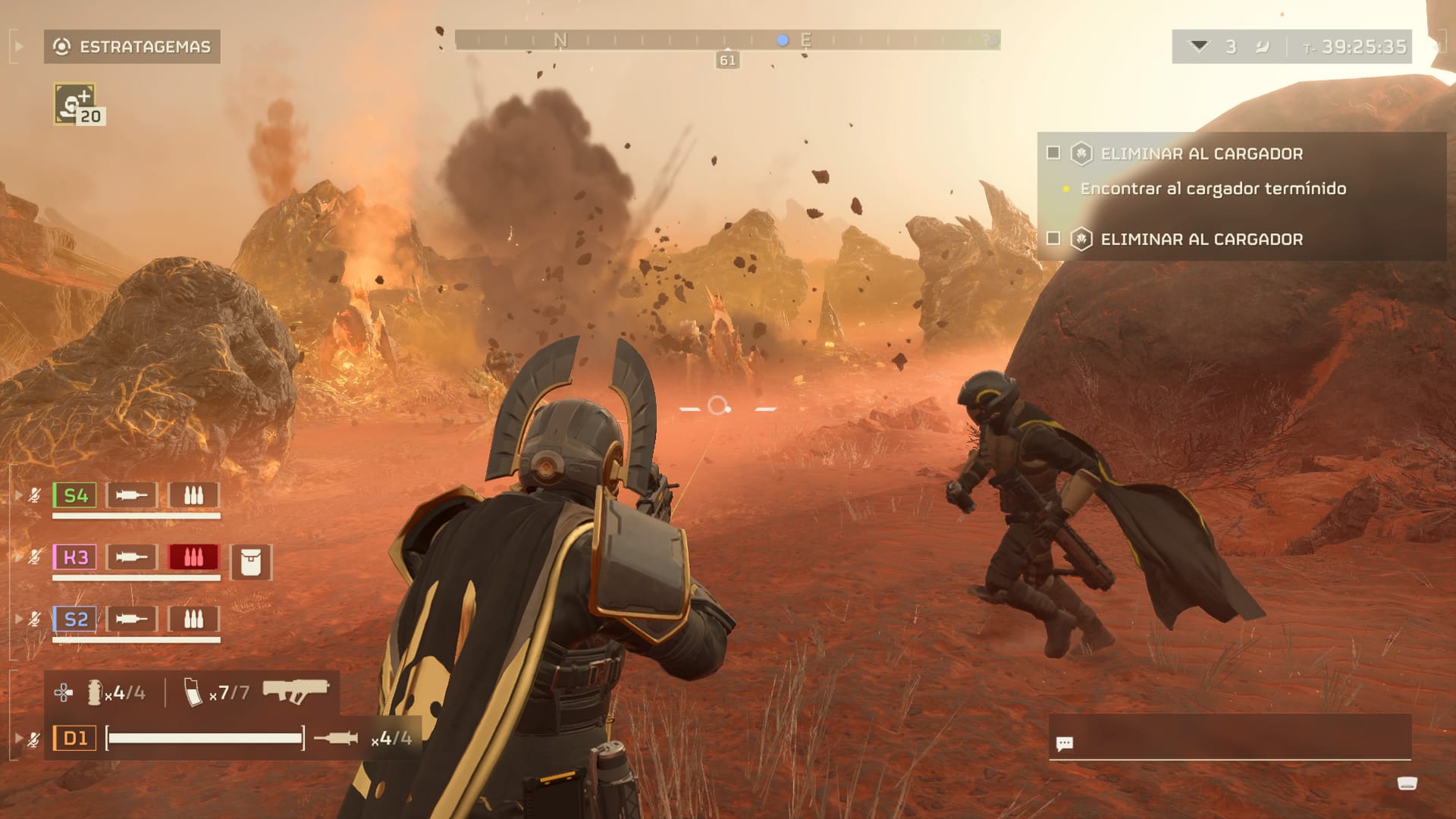Open the Estratagemas panel

(132, 47)
